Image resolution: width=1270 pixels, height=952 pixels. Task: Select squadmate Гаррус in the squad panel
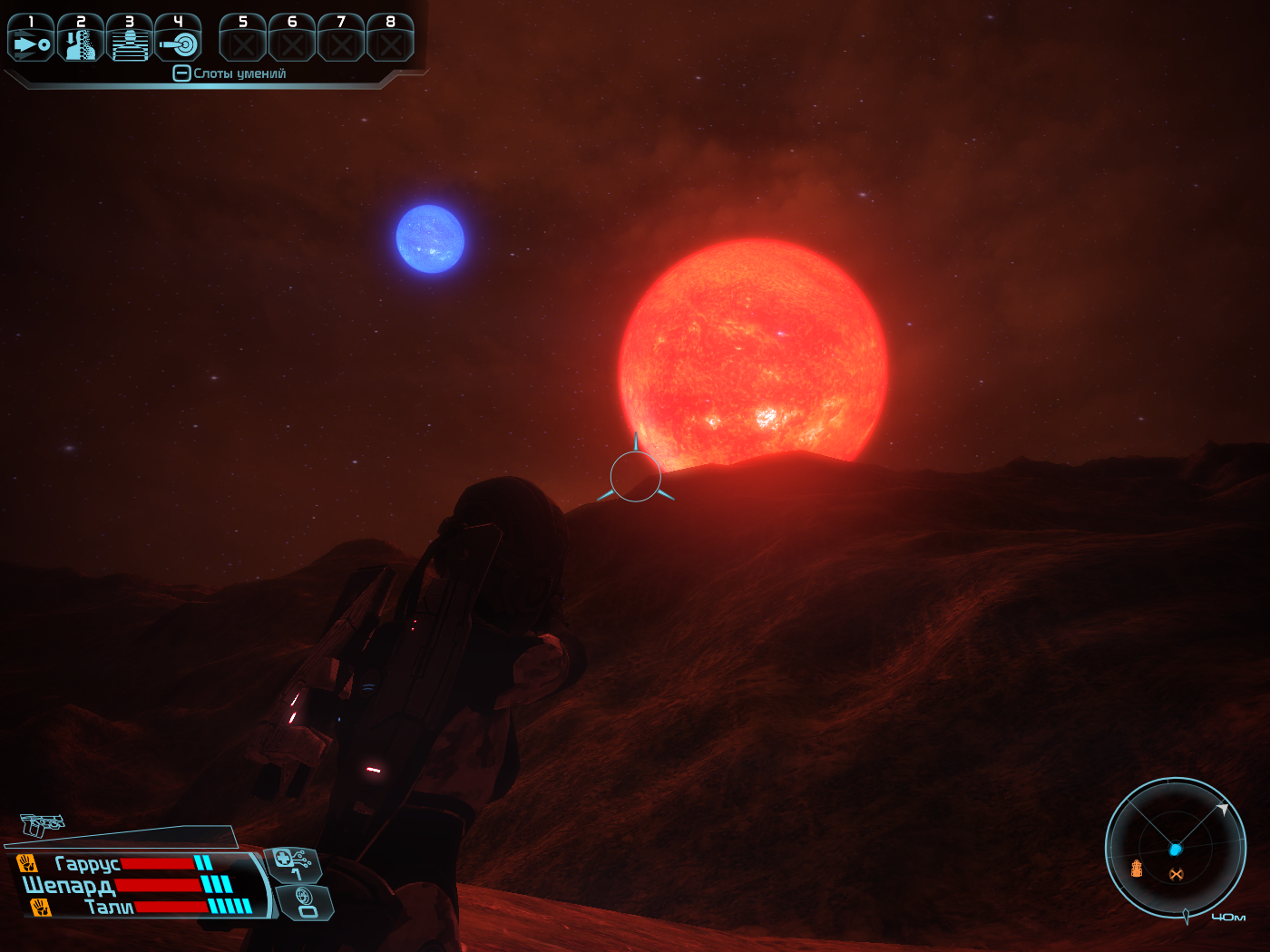[87, 864]
